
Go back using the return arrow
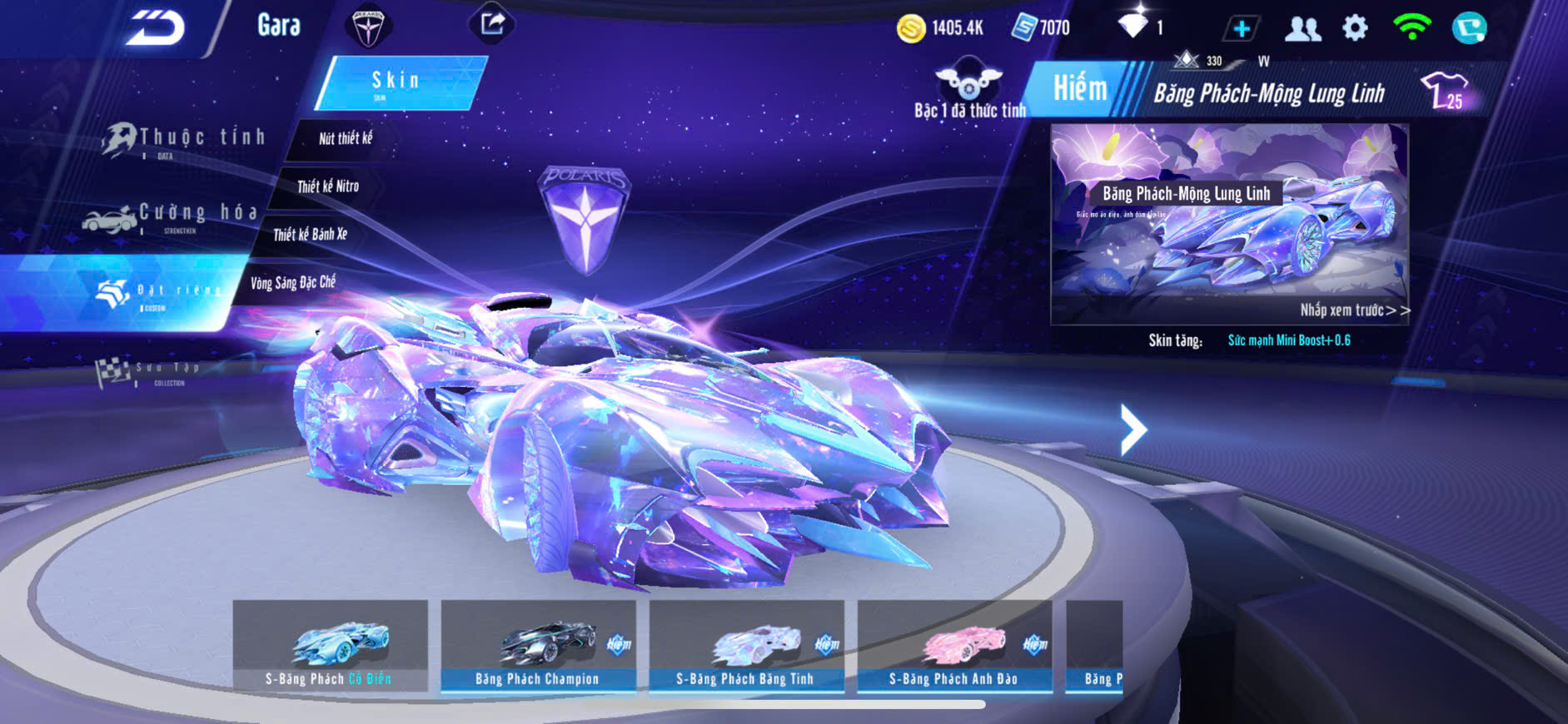155,28
